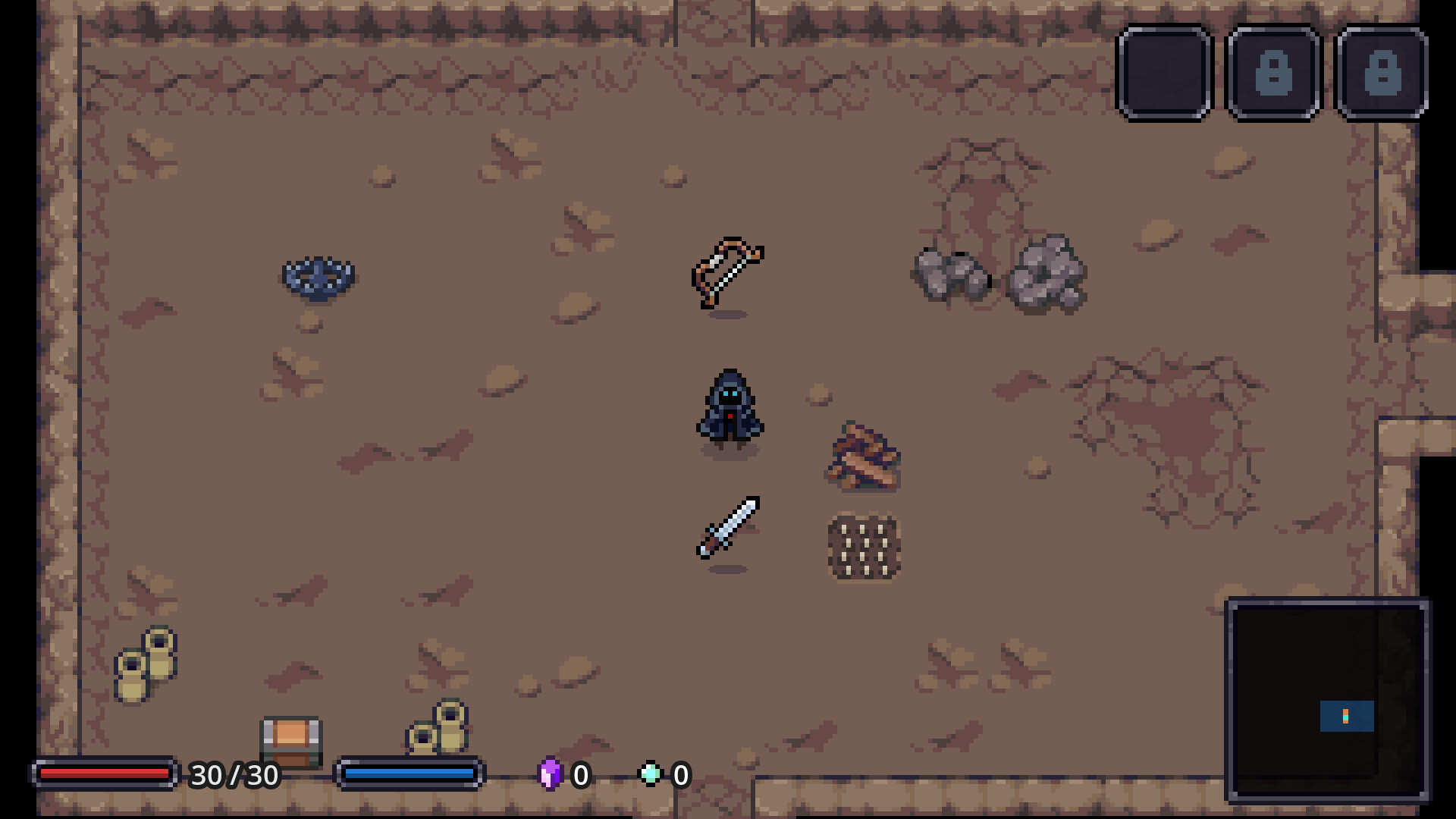Click the dark spiked trap on the floor
This screenshot has height=819, width=1456.
(318, 277)
